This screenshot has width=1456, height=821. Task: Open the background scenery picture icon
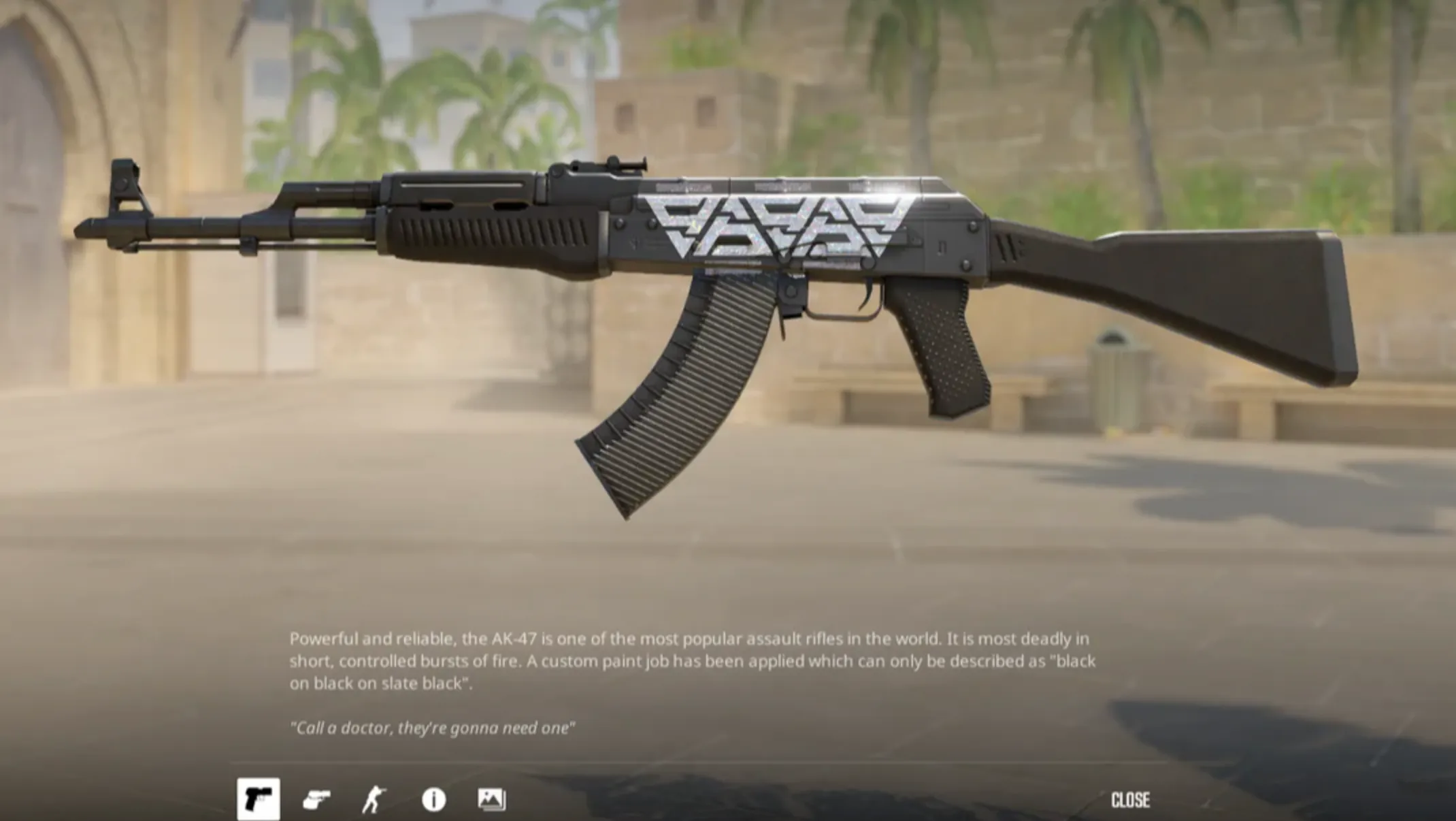[491, 799]
